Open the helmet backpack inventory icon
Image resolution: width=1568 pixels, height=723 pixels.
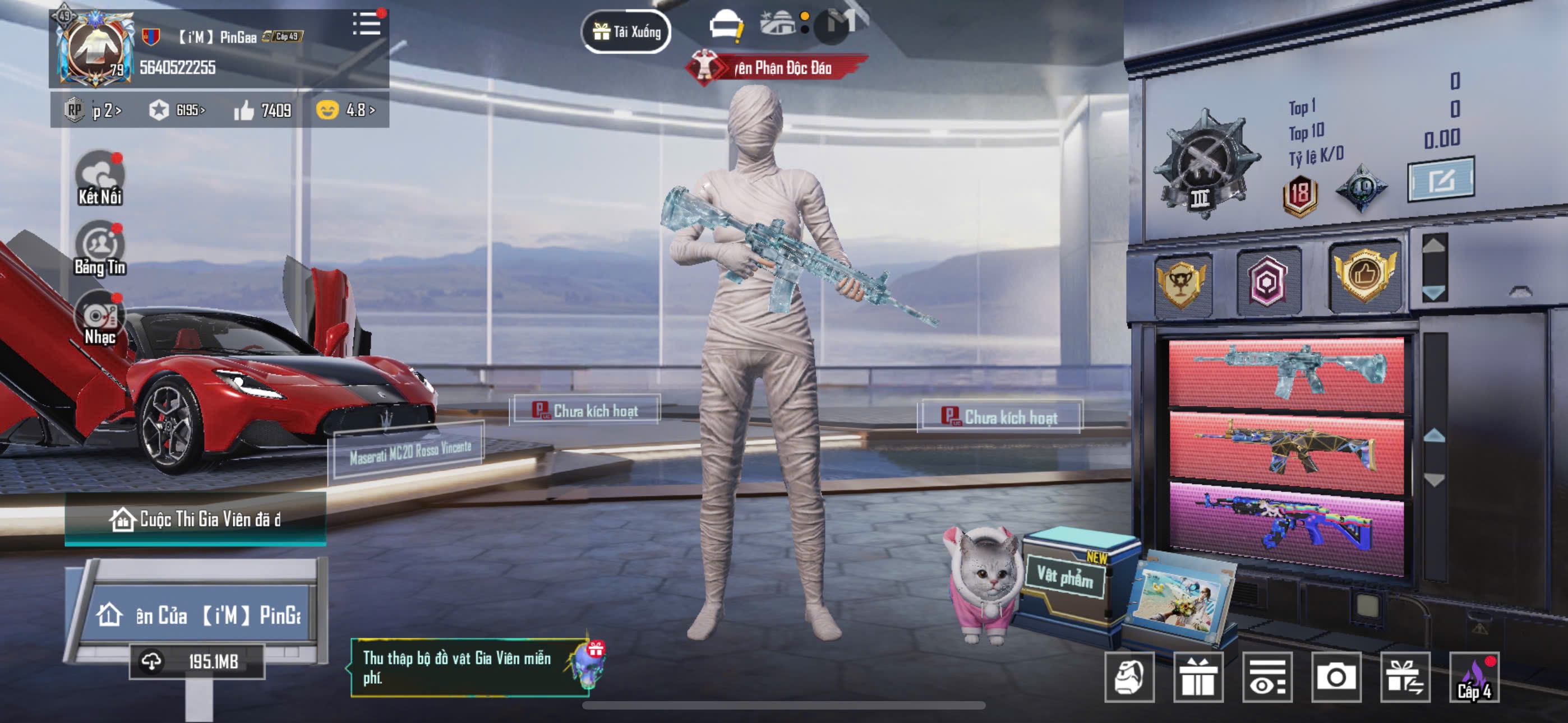(1129, 676)
